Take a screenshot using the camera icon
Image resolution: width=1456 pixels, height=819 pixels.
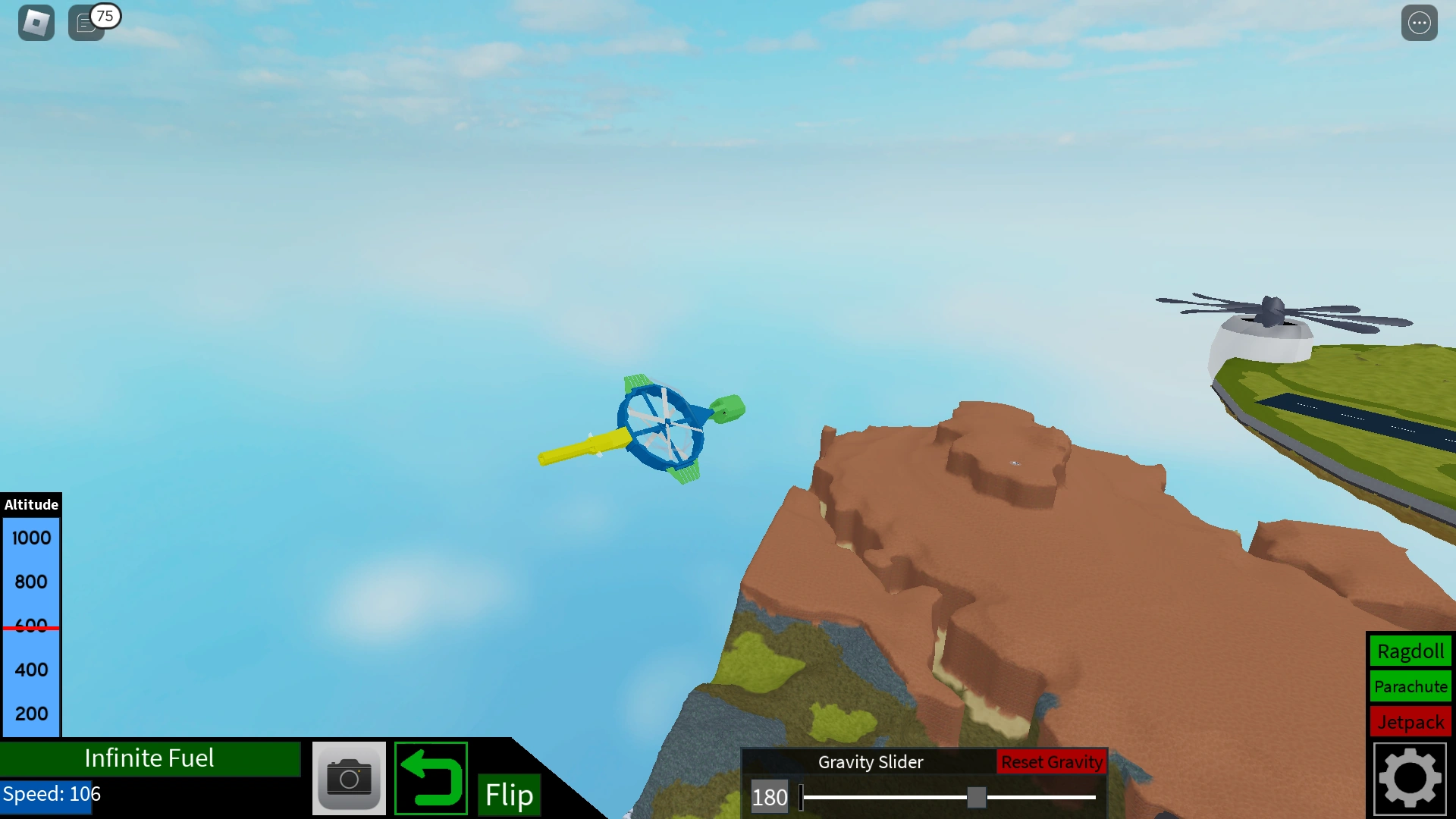point(349,778)
